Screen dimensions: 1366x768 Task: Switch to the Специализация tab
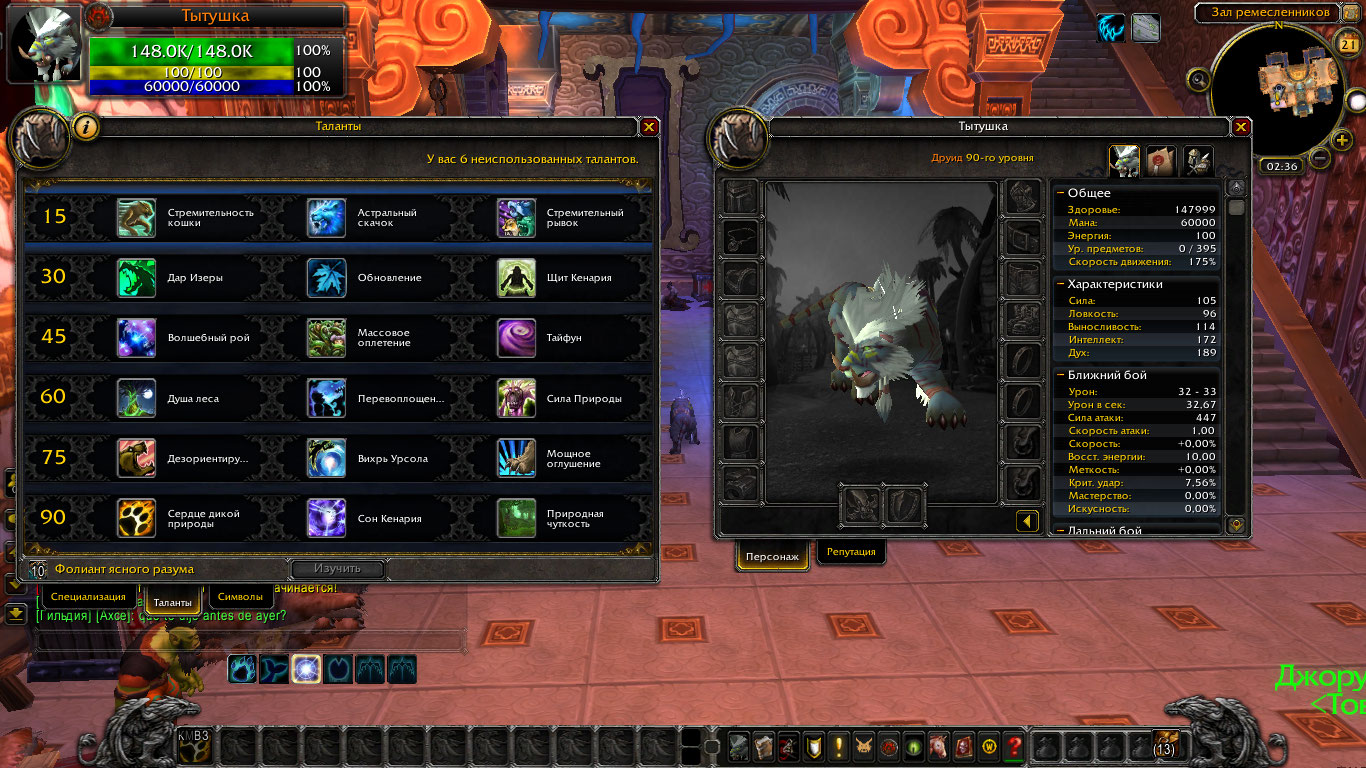tap(89, 597)
